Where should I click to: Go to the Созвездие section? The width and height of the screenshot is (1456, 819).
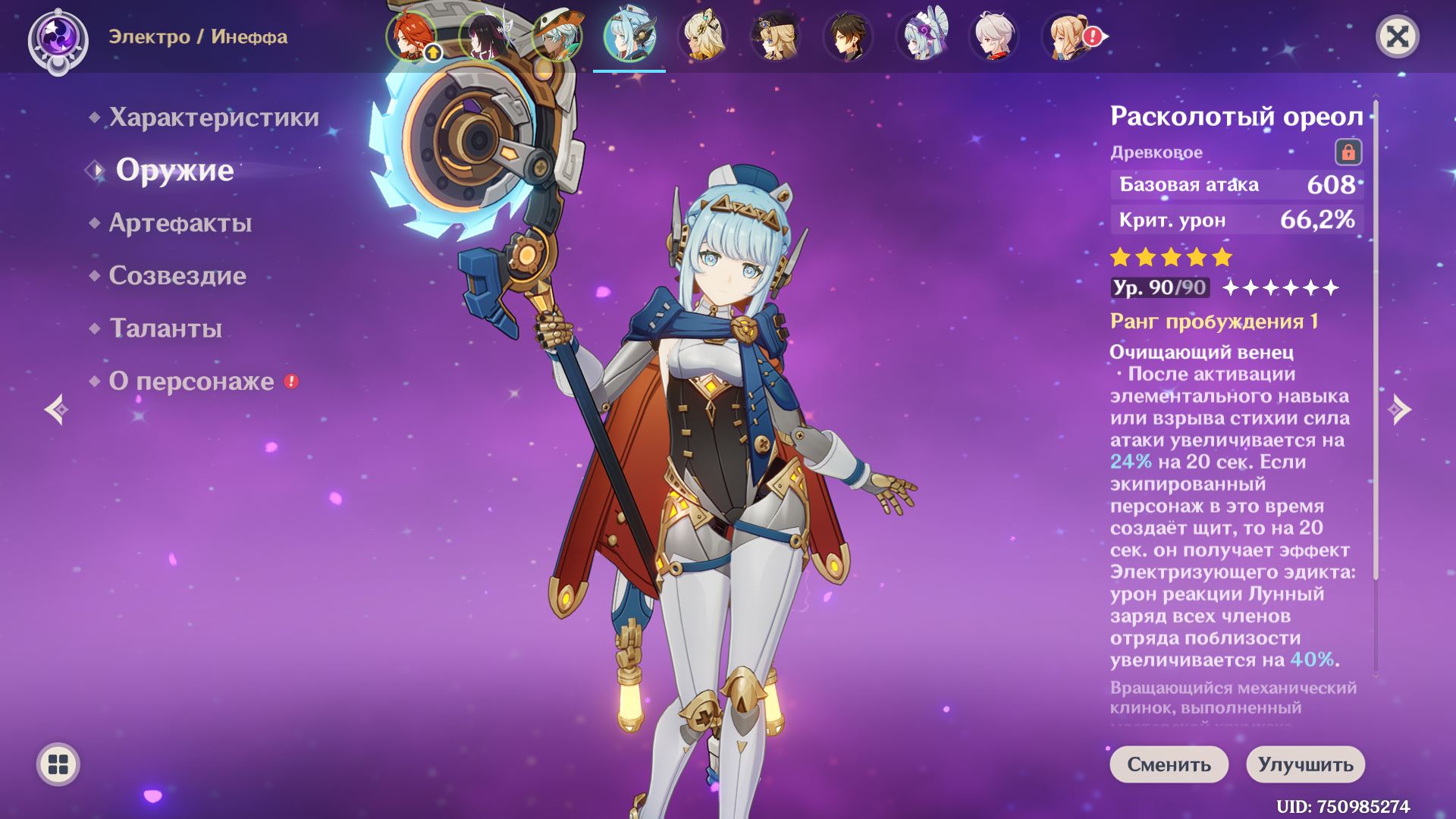177,275
